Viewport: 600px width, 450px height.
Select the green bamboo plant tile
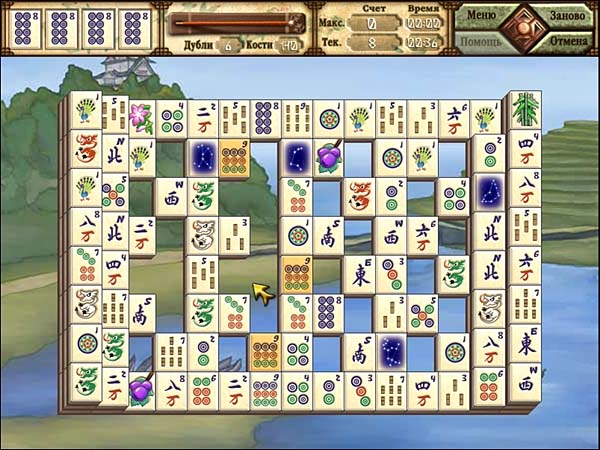(524, 109)
